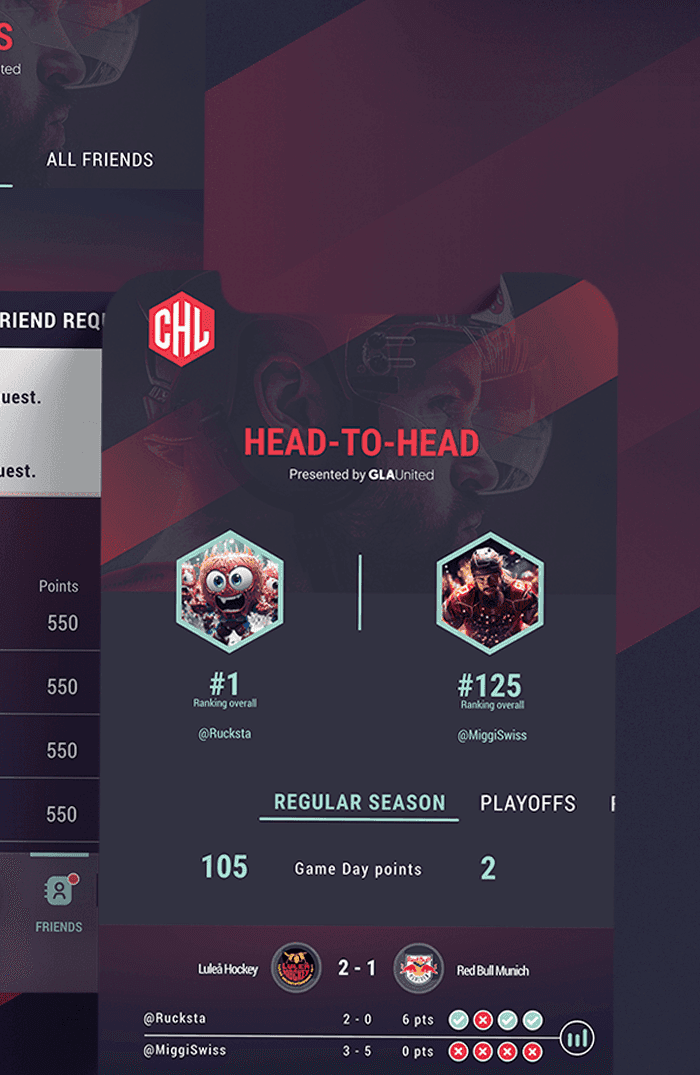Screen dimensions: 700x1075
Task: Open the GLA United sponsor link
Action: (400, 475)
